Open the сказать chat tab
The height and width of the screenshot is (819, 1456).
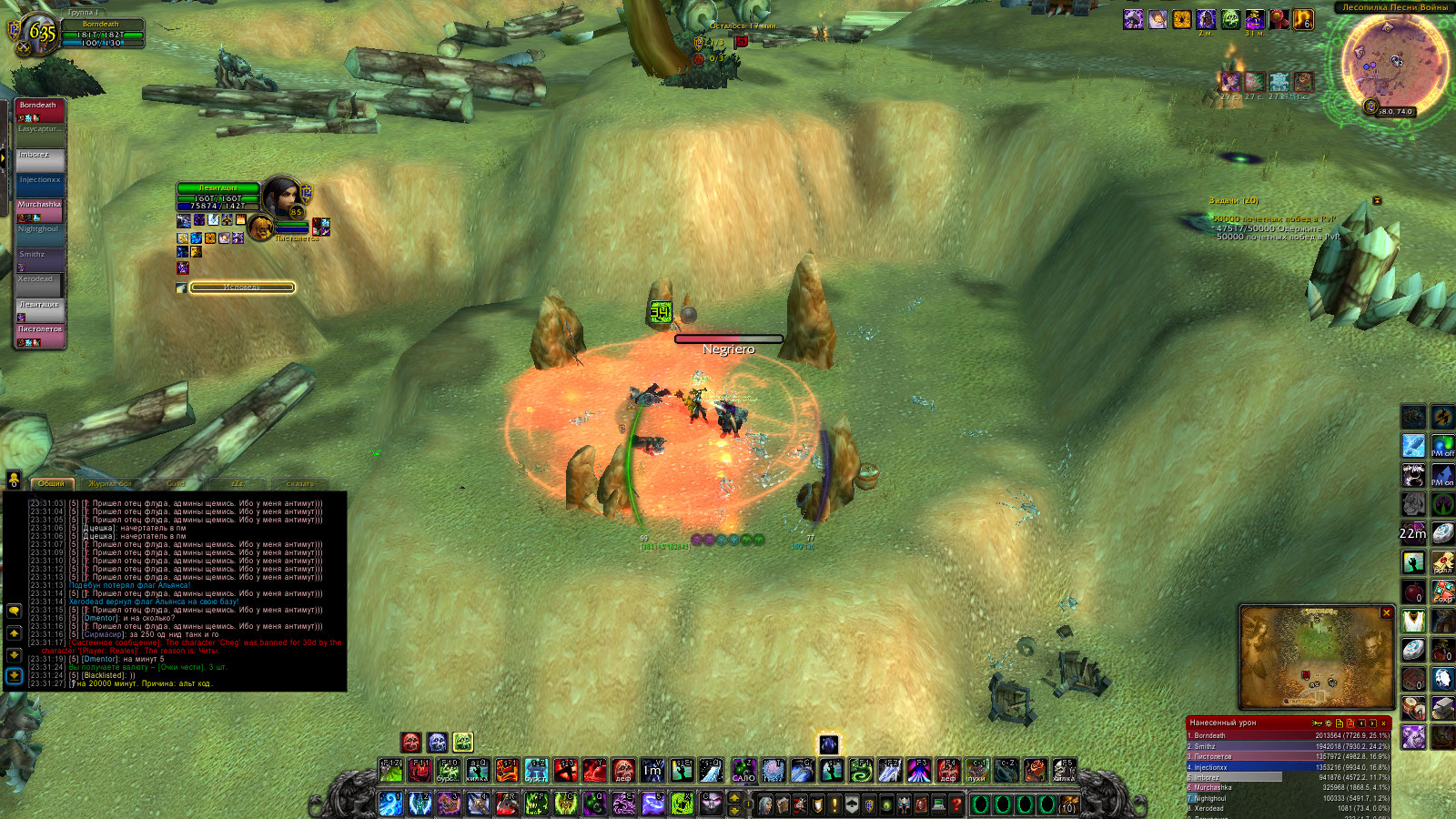(299, 483)
